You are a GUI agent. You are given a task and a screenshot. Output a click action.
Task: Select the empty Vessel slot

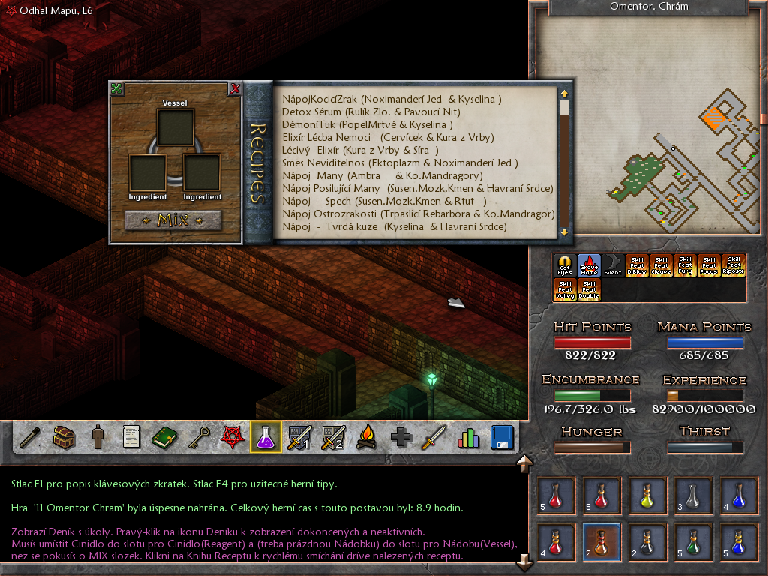pyautogui.click(x=175, y=127)
